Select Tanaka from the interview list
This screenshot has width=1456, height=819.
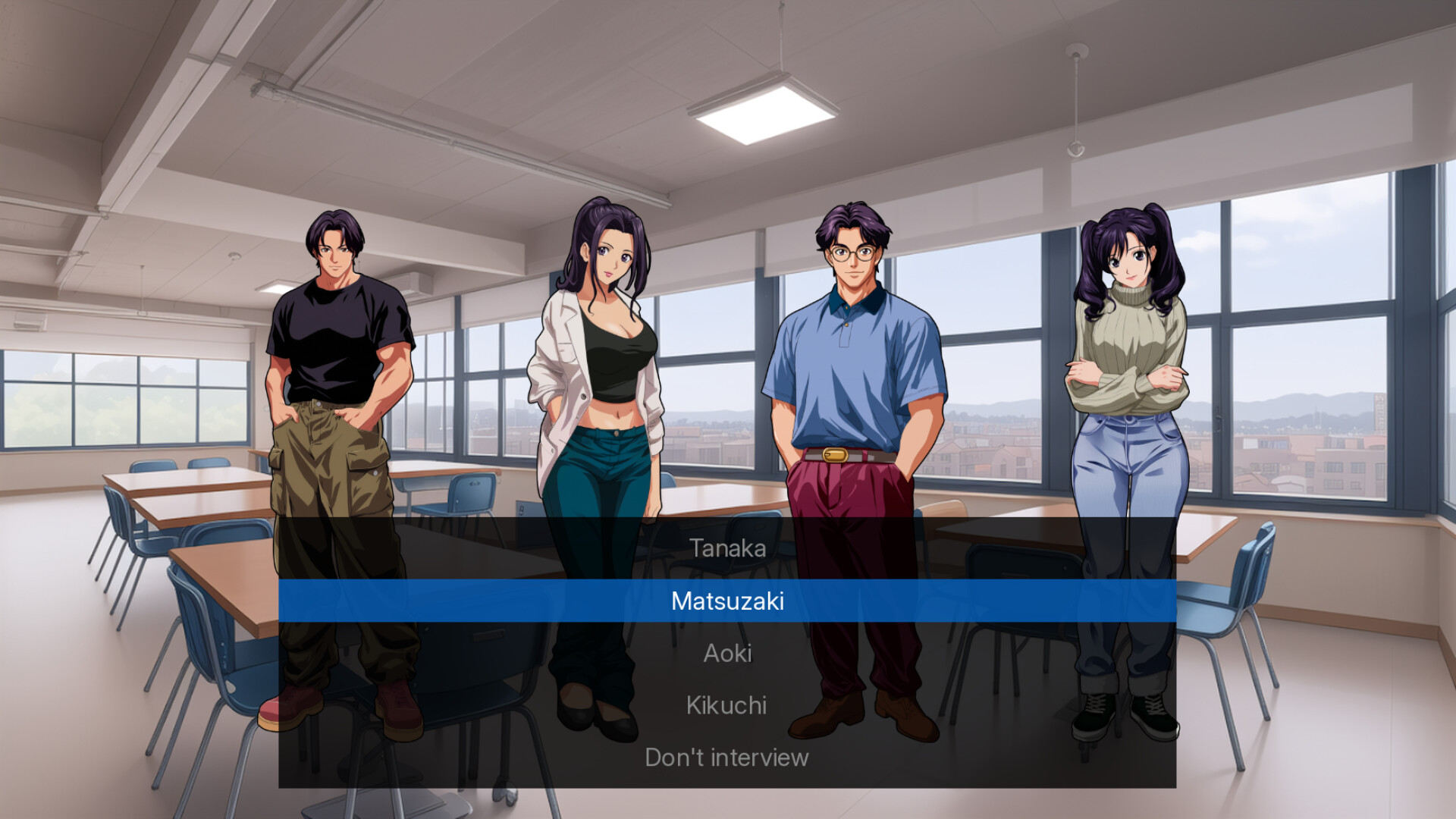pyautogui.click(x=727, y=548)
